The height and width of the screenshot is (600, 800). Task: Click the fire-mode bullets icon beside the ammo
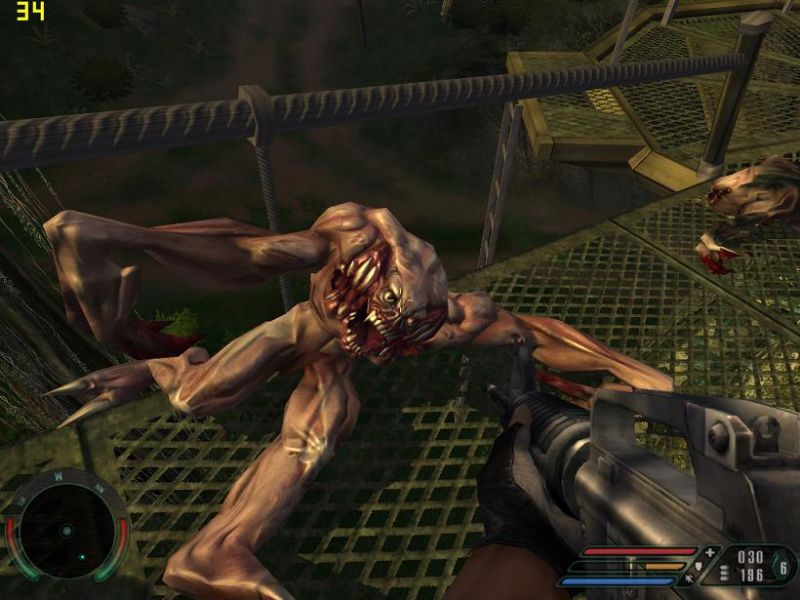pos(724,574)
